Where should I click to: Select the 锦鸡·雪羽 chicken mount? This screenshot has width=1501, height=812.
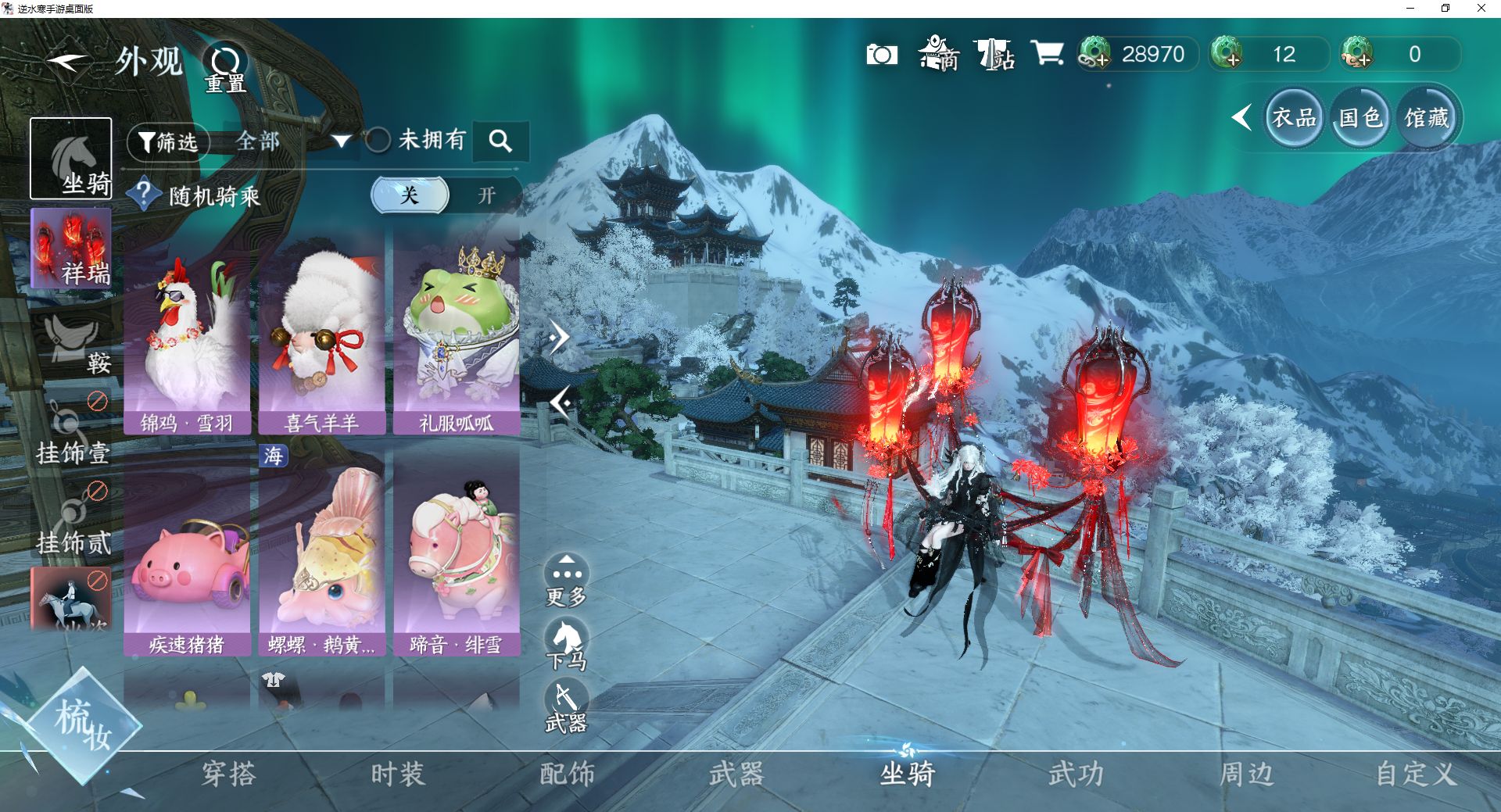187,332
